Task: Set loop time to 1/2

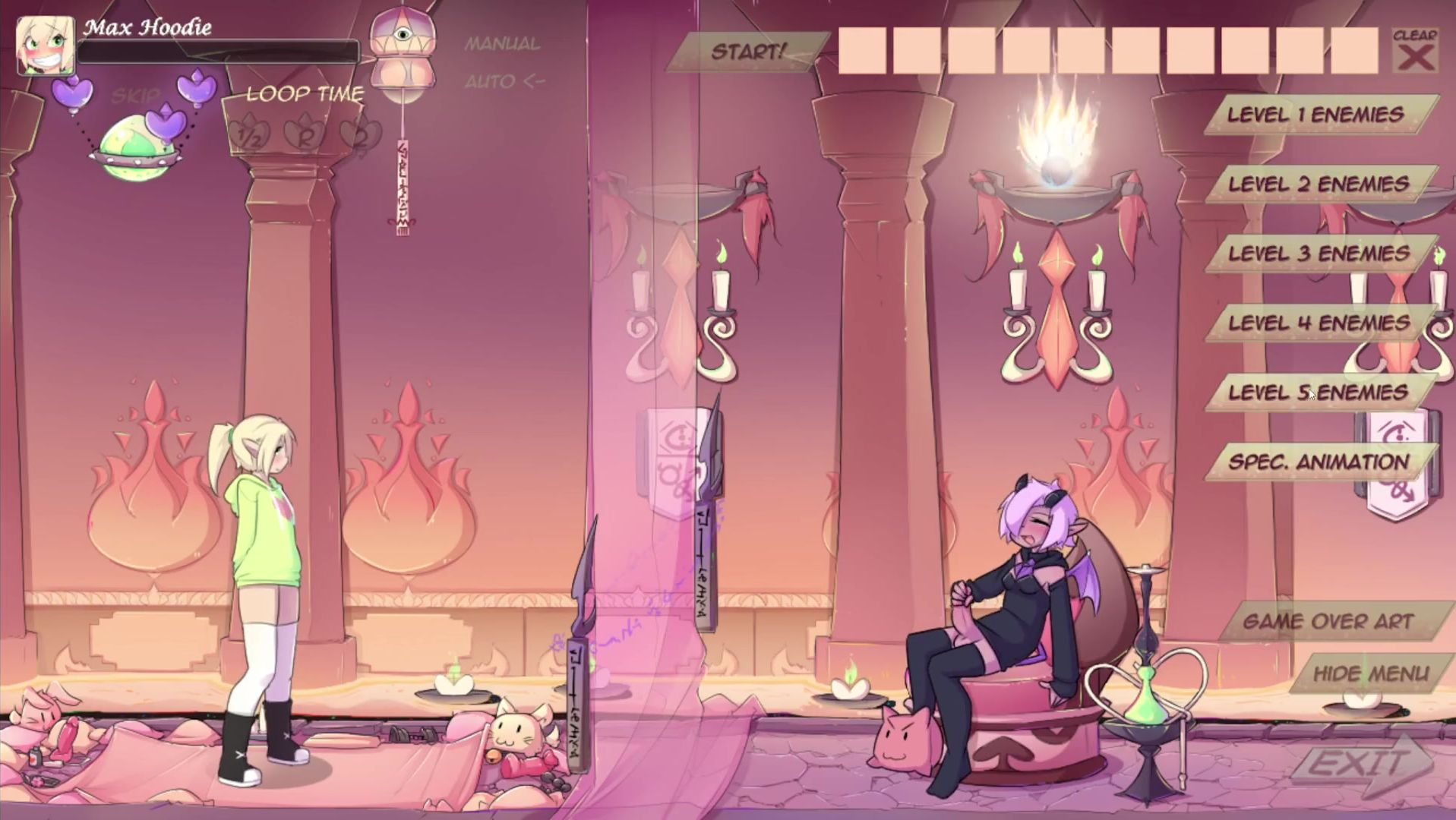Action: (250, 136)
